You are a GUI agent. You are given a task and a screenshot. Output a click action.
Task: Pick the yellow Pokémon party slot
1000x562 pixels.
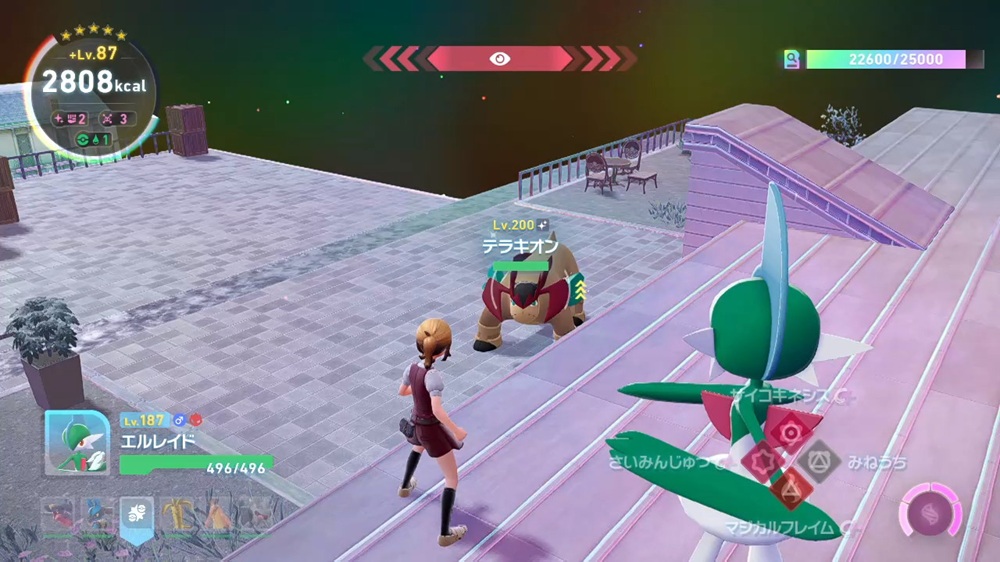click(x=178, y=515)
